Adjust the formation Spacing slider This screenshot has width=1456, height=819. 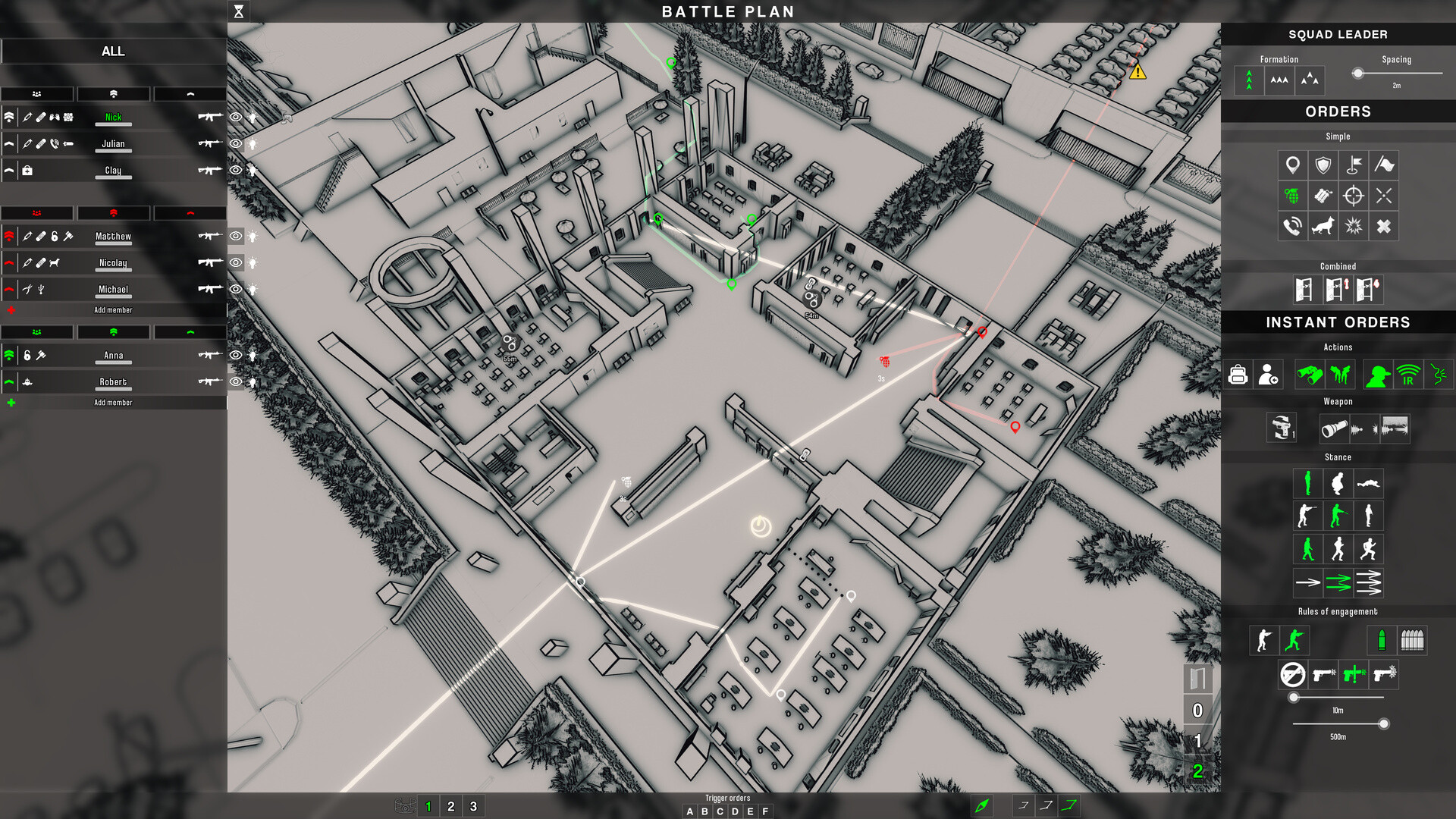click(x=1358, y=74)
